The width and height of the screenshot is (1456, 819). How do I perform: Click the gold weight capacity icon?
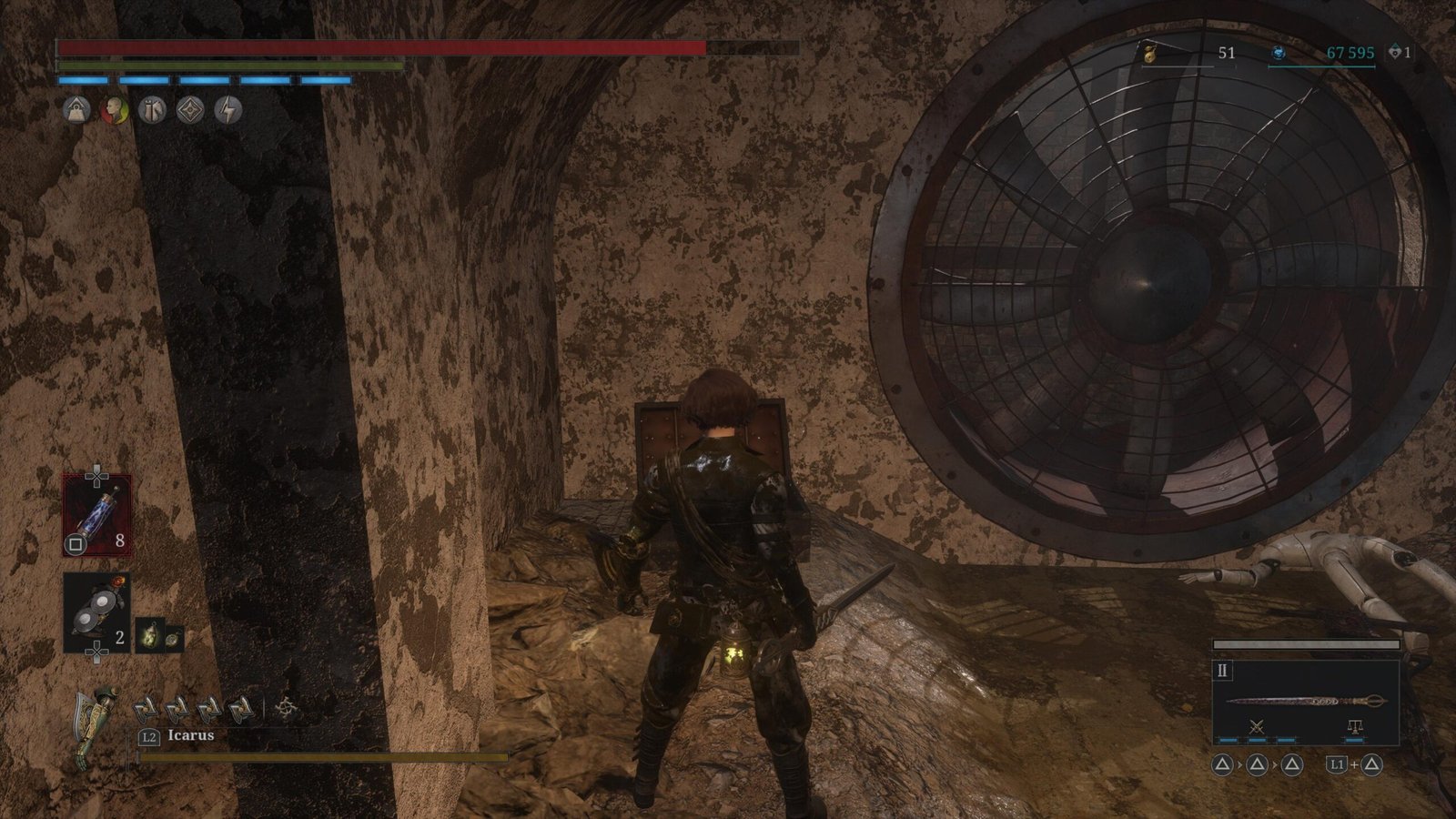[x=1151, y=54]
